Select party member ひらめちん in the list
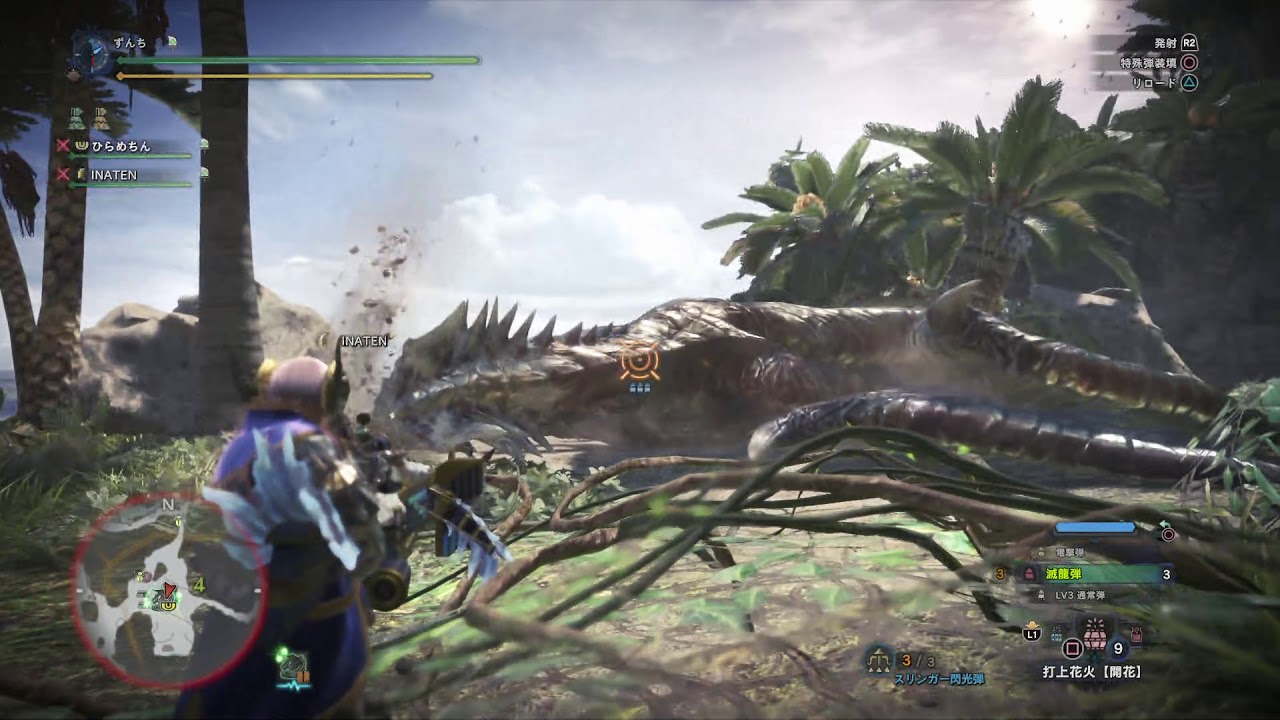Viewport: 1280px width, 720px height. coord(121,146)
